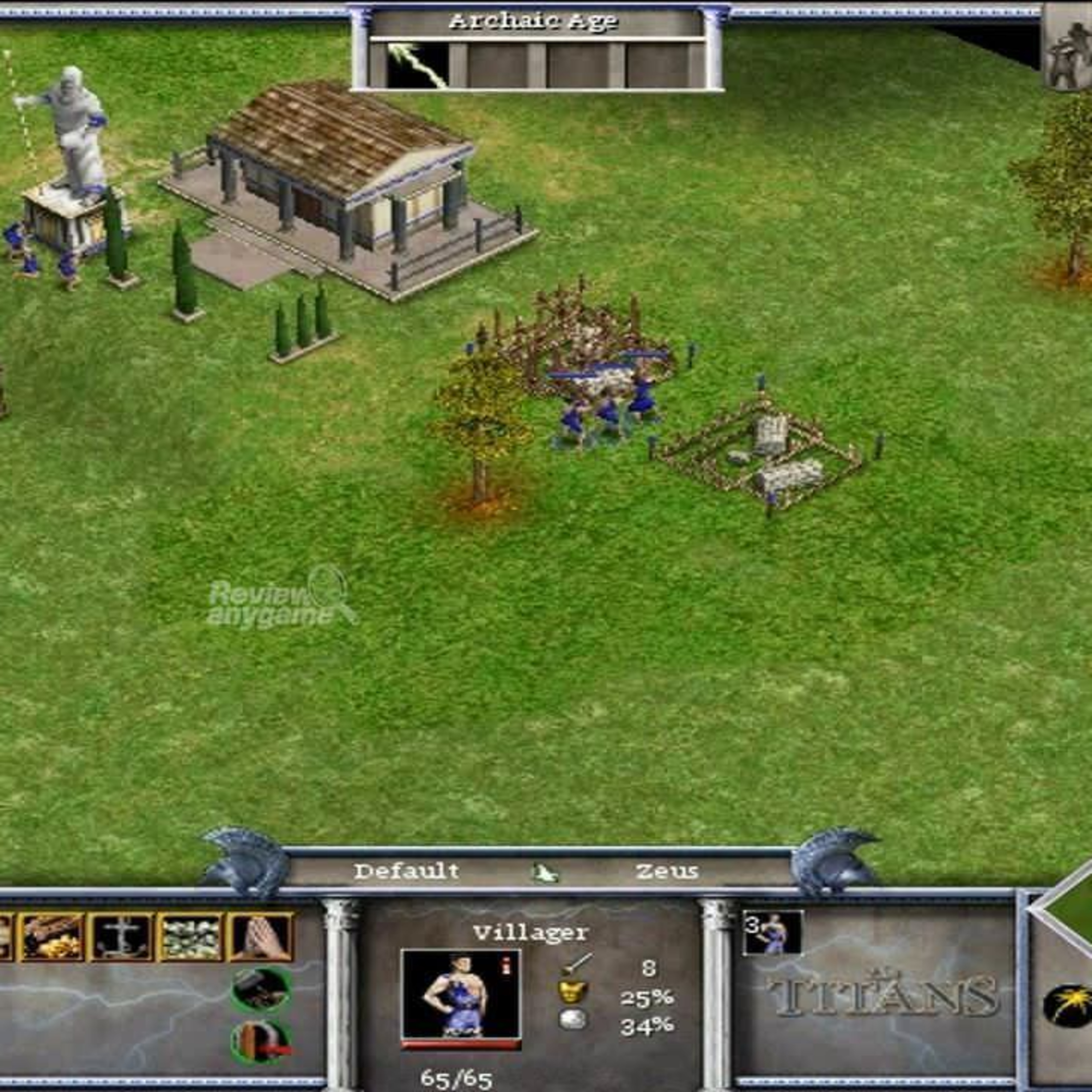This screenshot has width=1092, height=1092.
Task: Open the gold mining build icon
Action: click(52, 937)
